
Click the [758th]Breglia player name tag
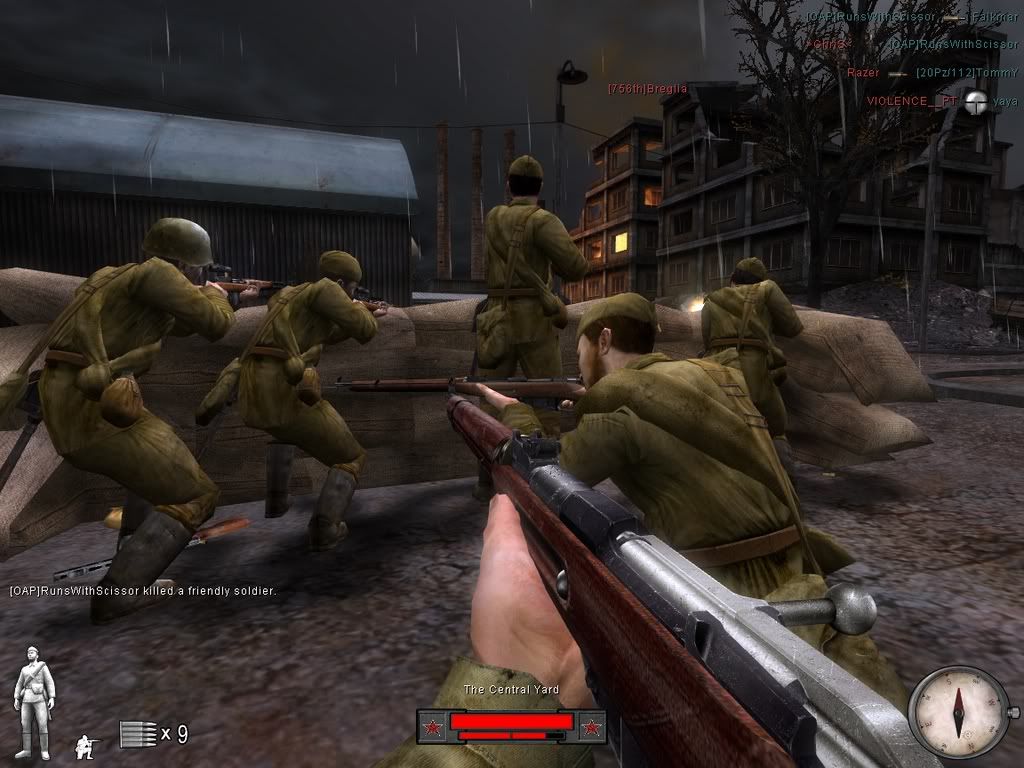click(647, 89)
